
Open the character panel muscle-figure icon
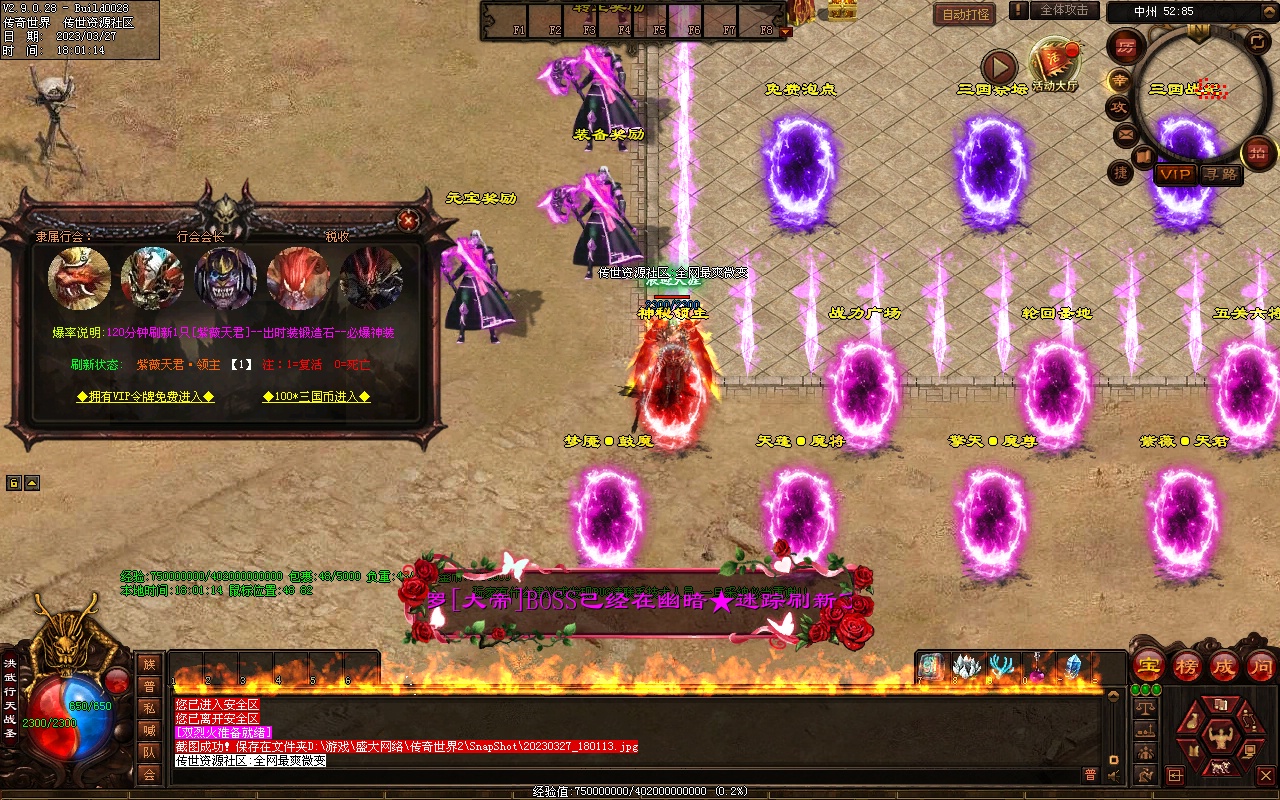point(1219,738)
